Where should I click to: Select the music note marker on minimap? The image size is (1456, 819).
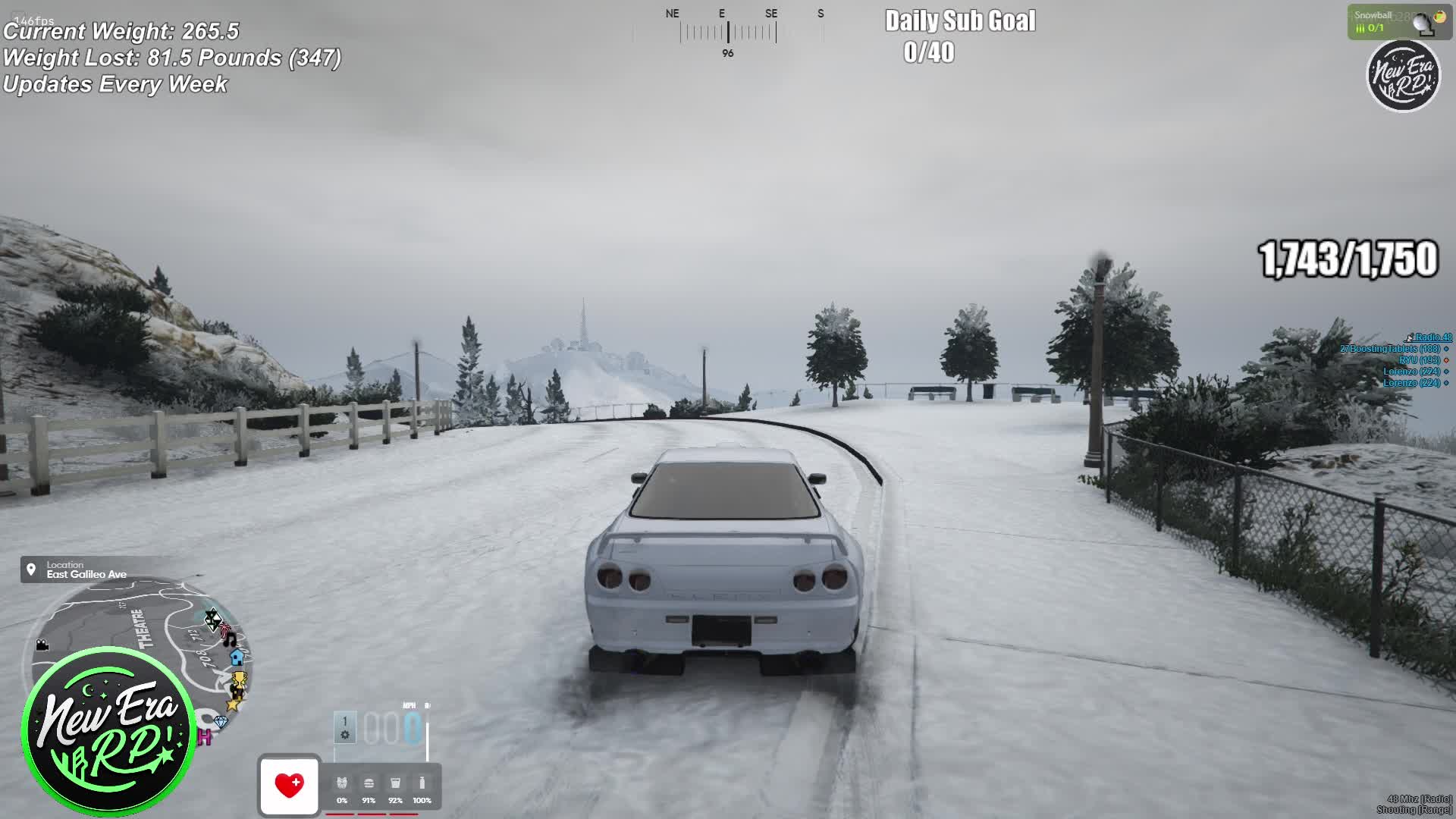[x=230, y=640]
